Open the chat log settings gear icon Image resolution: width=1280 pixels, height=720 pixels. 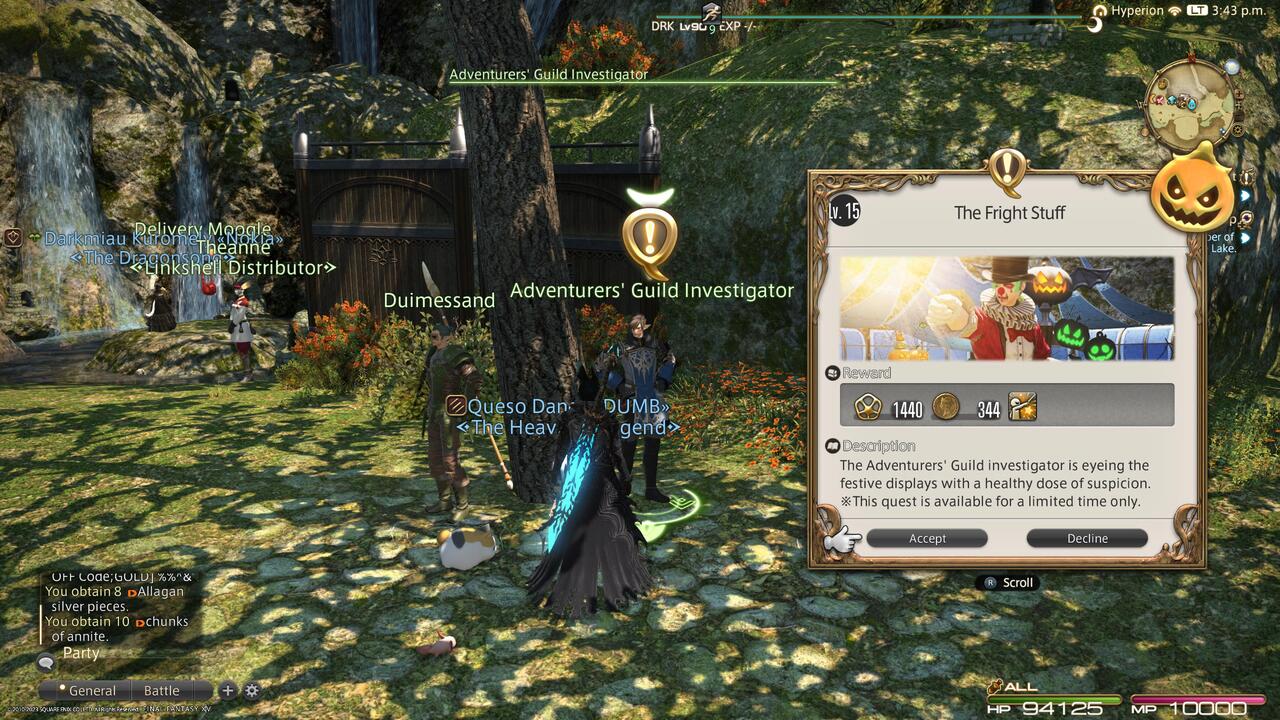[251, 689]
